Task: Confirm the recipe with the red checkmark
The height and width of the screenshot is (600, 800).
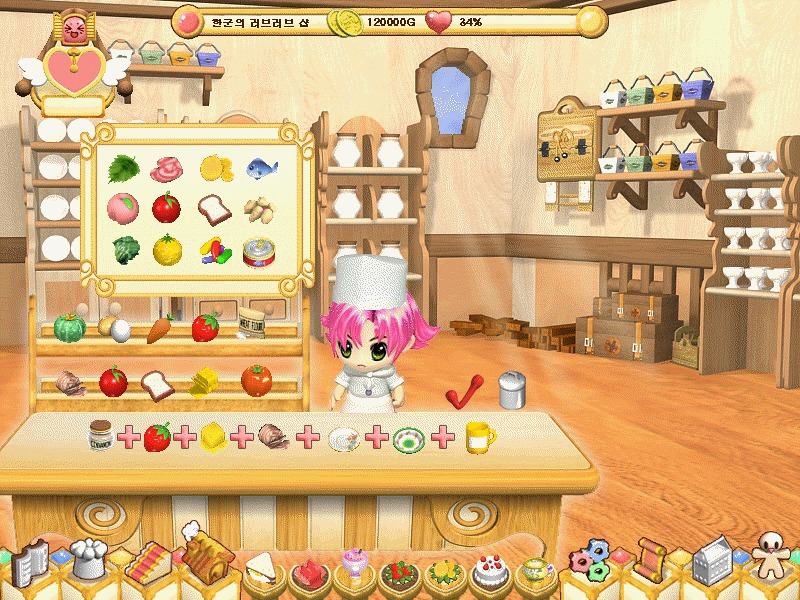Action: [463, 390]
